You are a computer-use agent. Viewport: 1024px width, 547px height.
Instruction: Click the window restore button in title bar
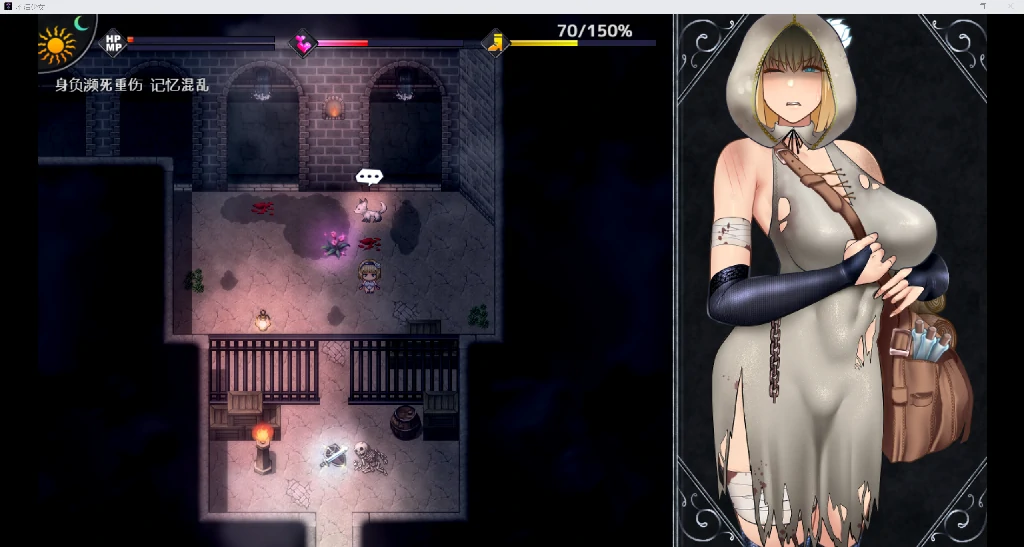point(983,6)
